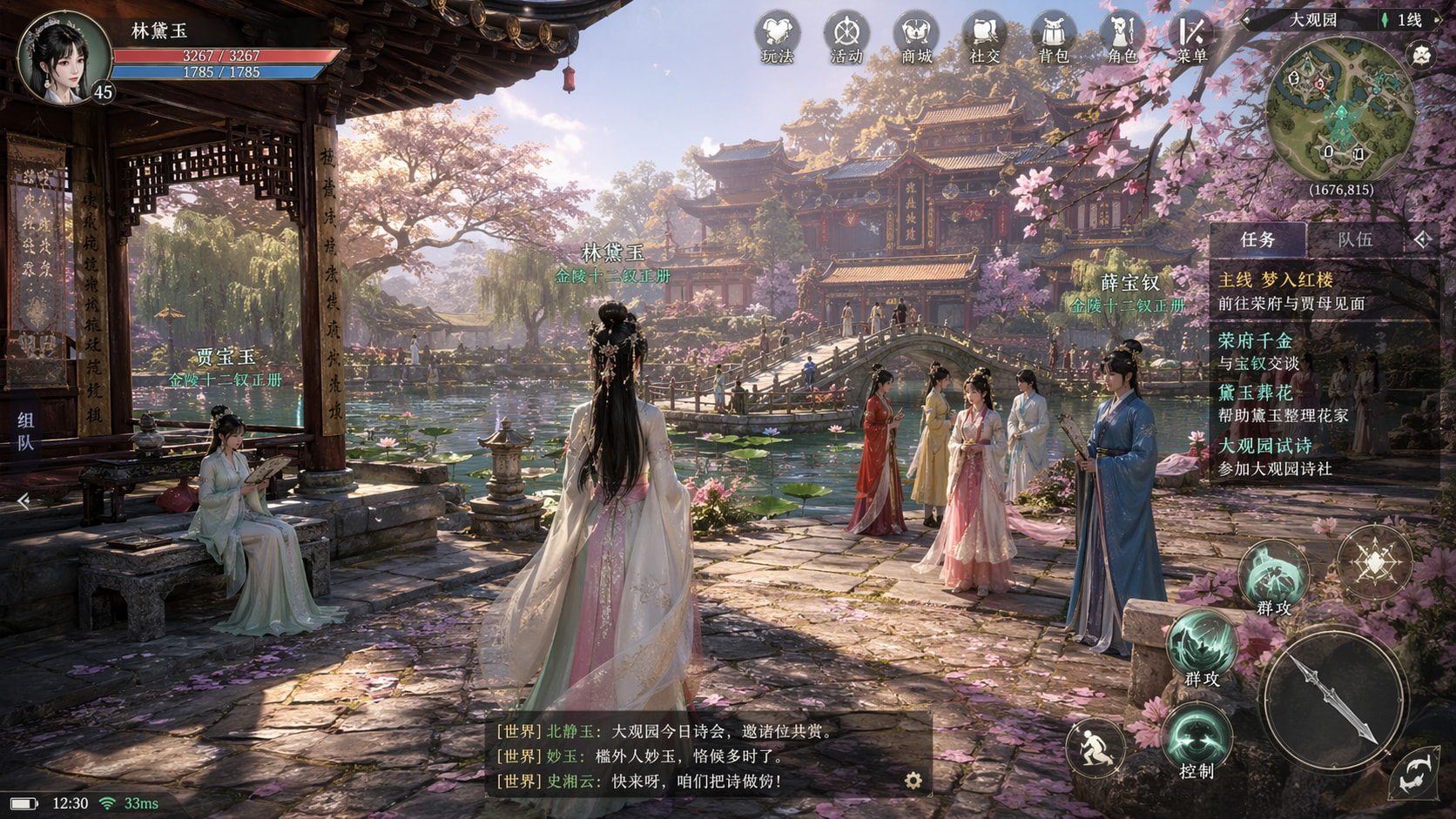This screenshot has height=819, width=1456.
Task: Open the 社交 social panel
Action: click(984, 38)
